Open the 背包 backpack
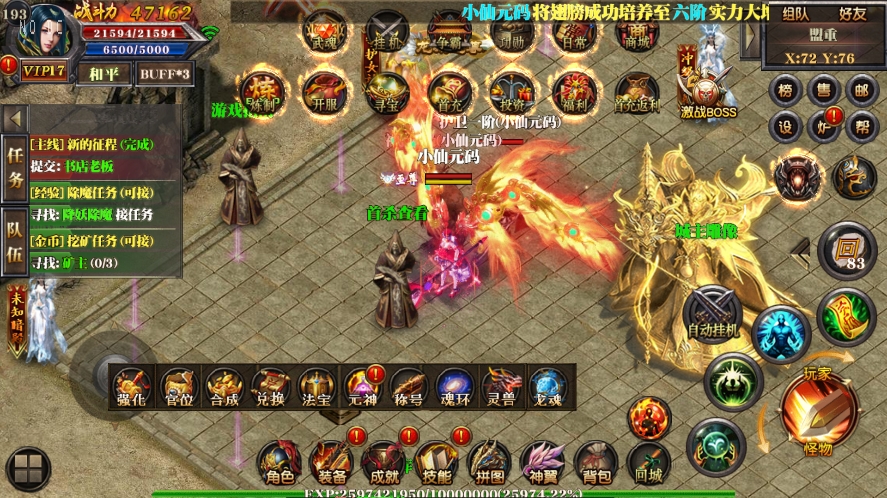The width and height of the screenshot is (887, 498). pos(596,463)
